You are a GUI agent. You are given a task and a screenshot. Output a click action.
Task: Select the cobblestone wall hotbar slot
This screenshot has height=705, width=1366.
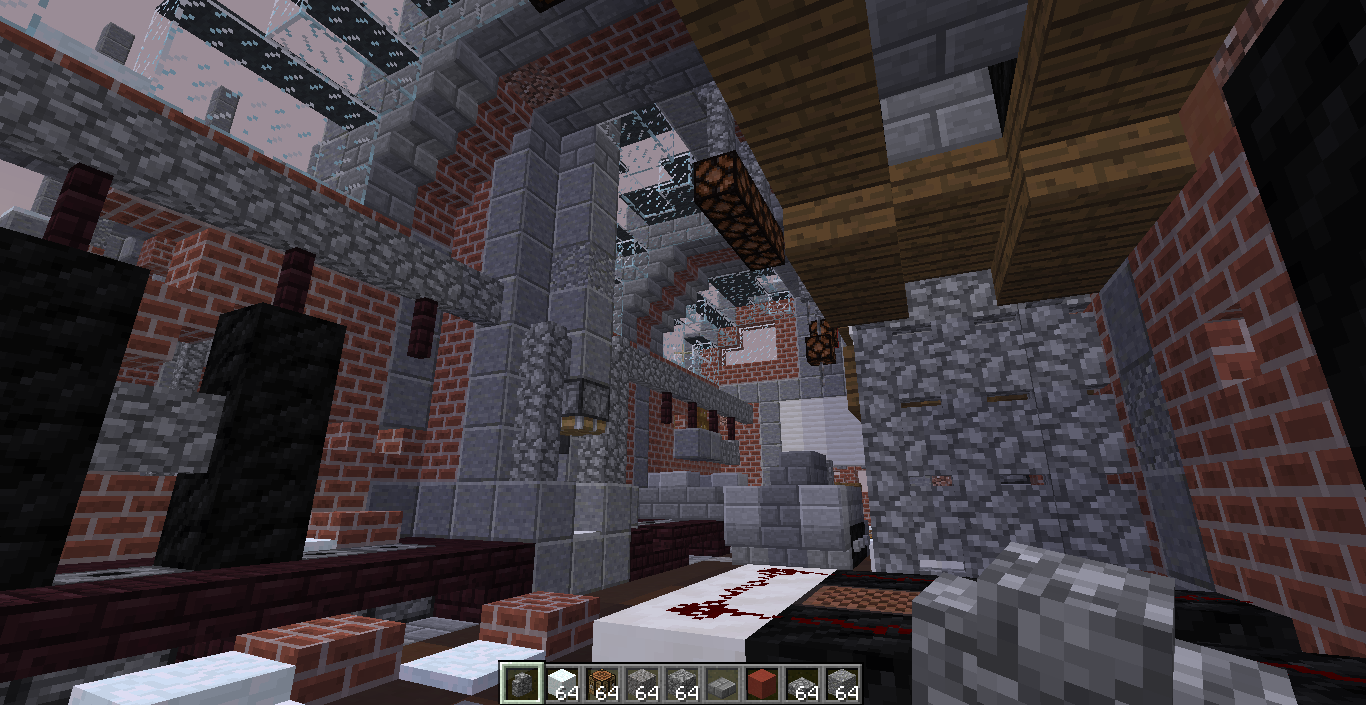pos(522,684)
